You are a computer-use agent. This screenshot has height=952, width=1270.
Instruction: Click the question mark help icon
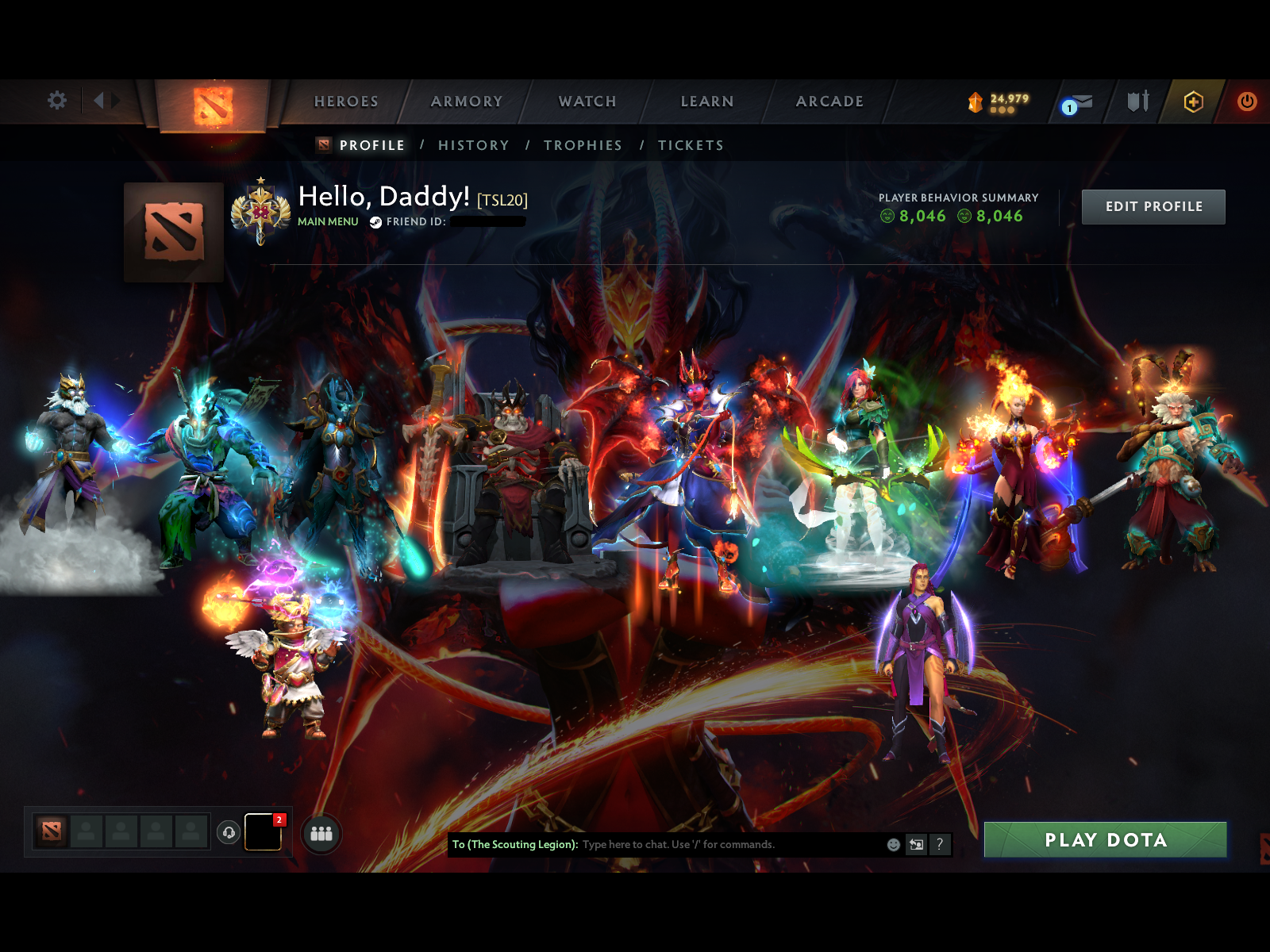tap(941, 845)
